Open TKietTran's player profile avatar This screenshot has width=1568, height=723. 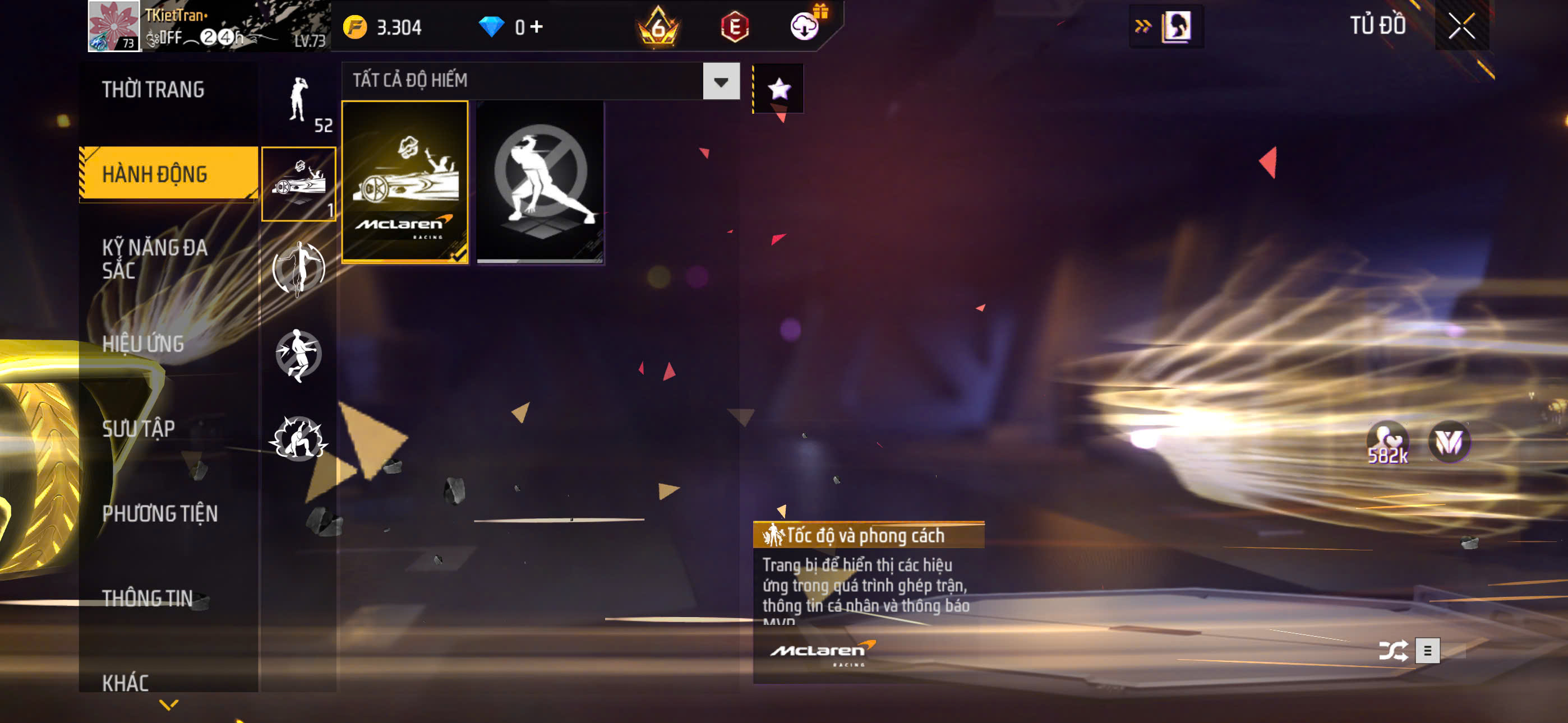pyautogui.click(x=114, y=26)
